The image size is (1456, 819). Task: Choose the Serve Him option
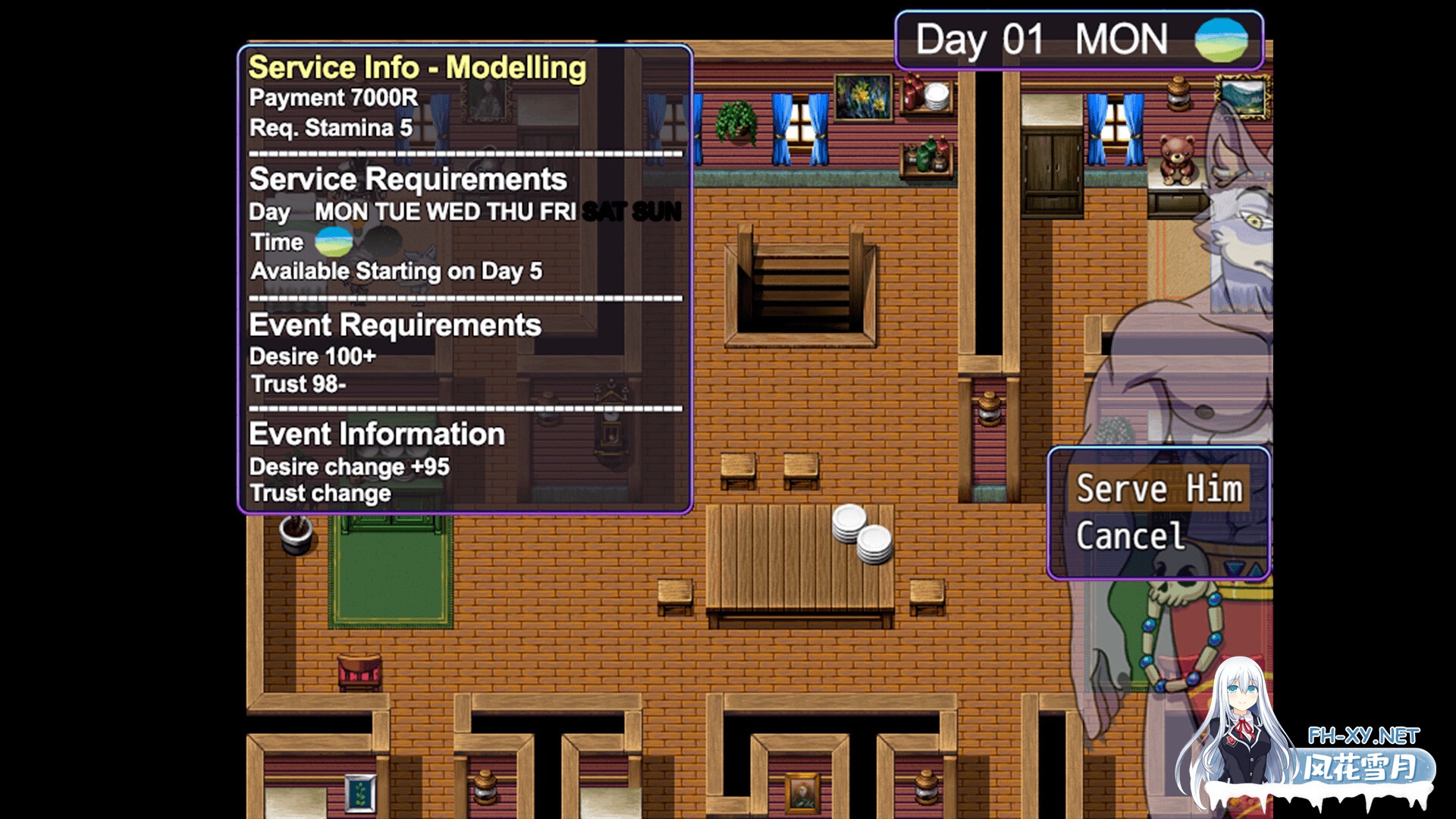pyautogui.click(x=1159, y=489)
